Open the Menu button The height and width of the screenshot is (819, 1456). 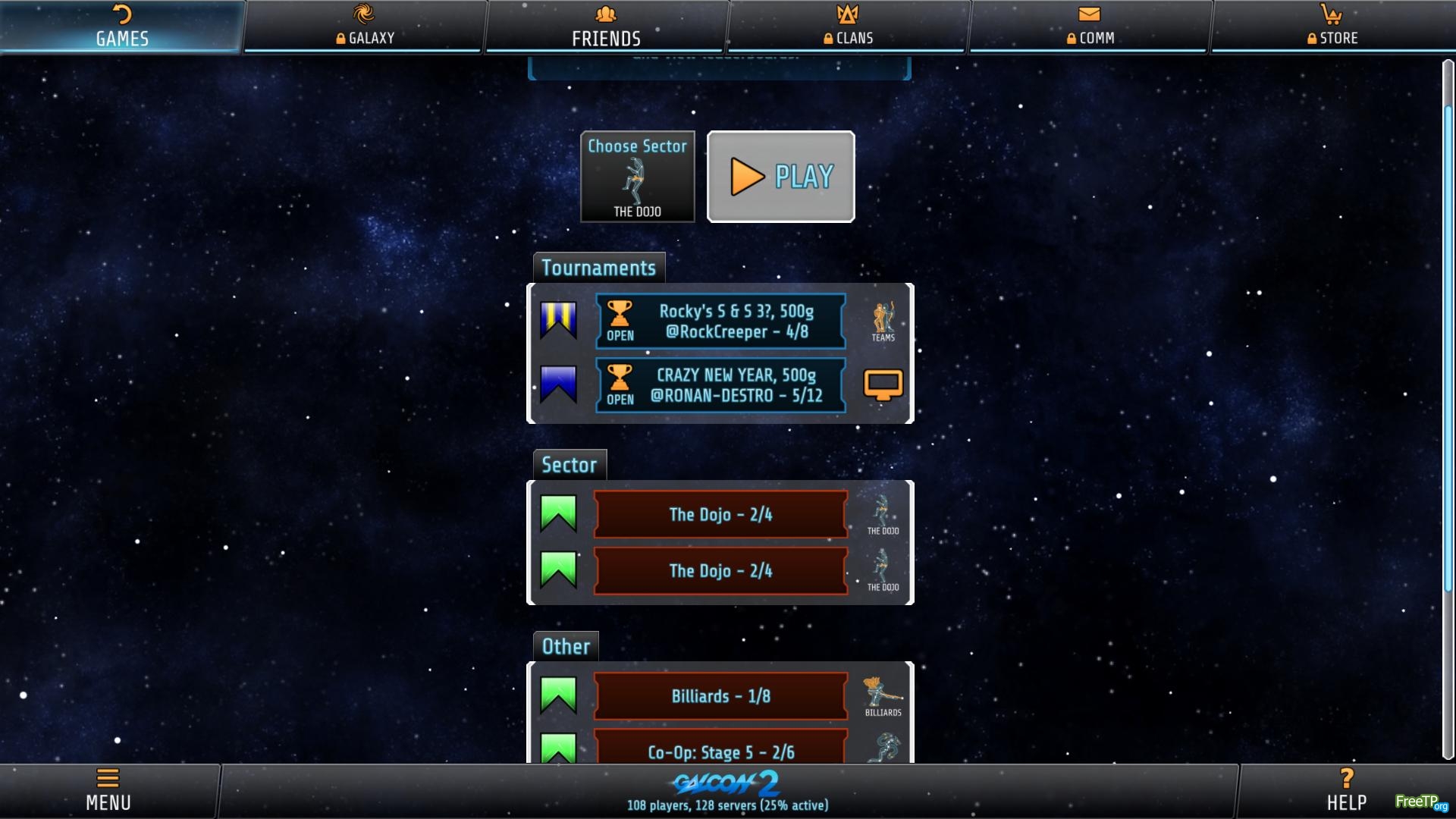tap(108, 790)
